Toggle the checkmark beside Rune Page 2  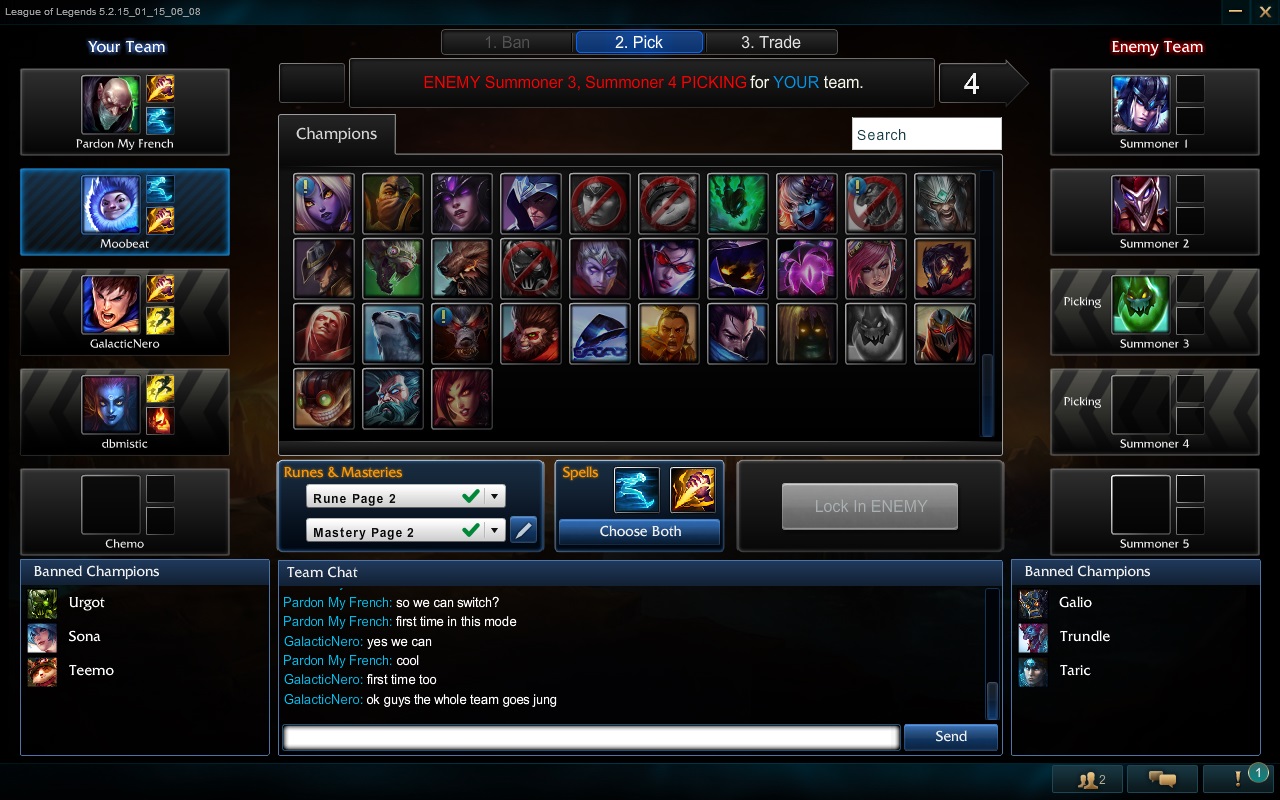tap(469, 495)
